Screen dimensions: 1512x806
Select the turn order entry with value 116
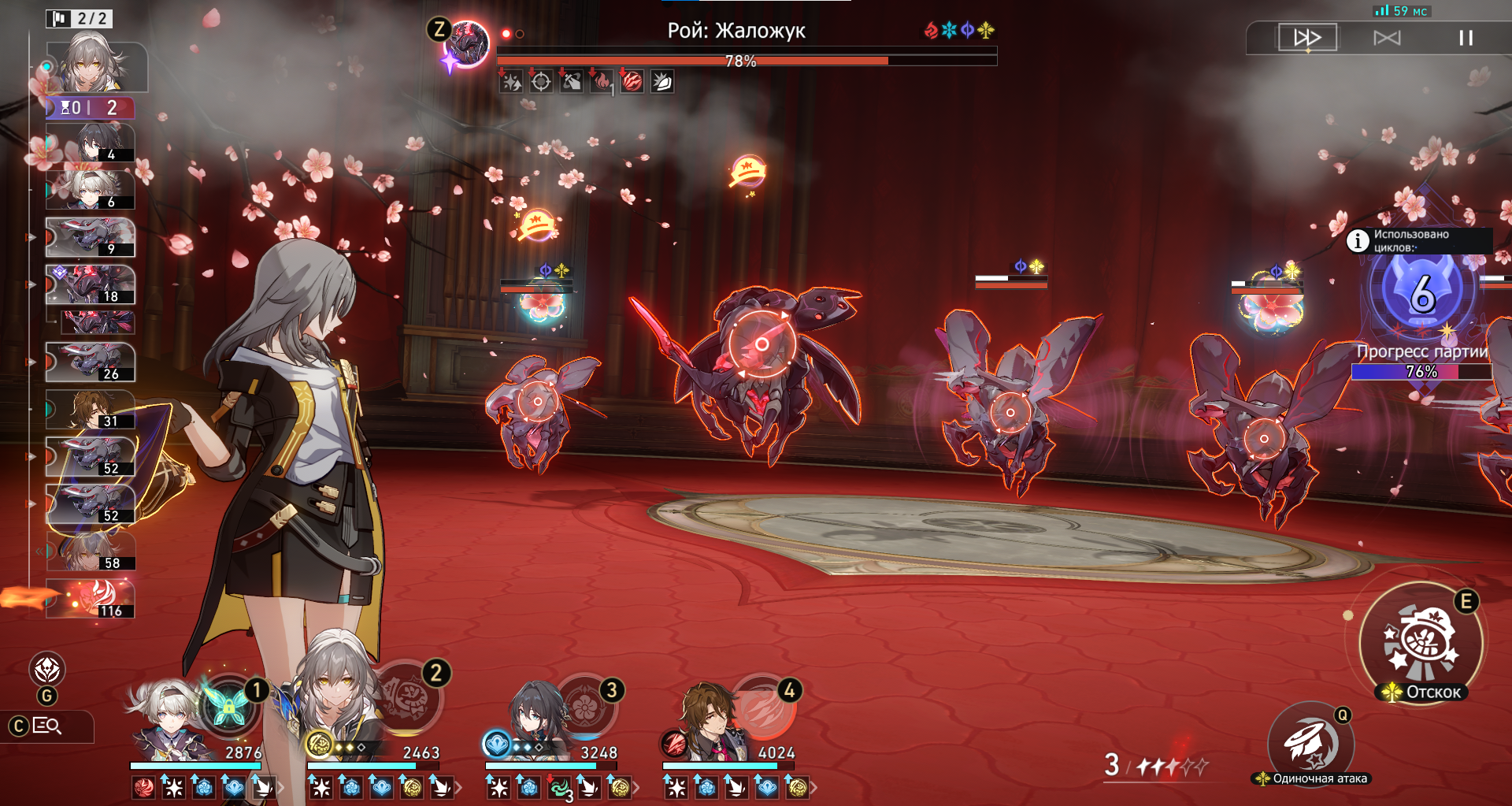pos(91,599)
